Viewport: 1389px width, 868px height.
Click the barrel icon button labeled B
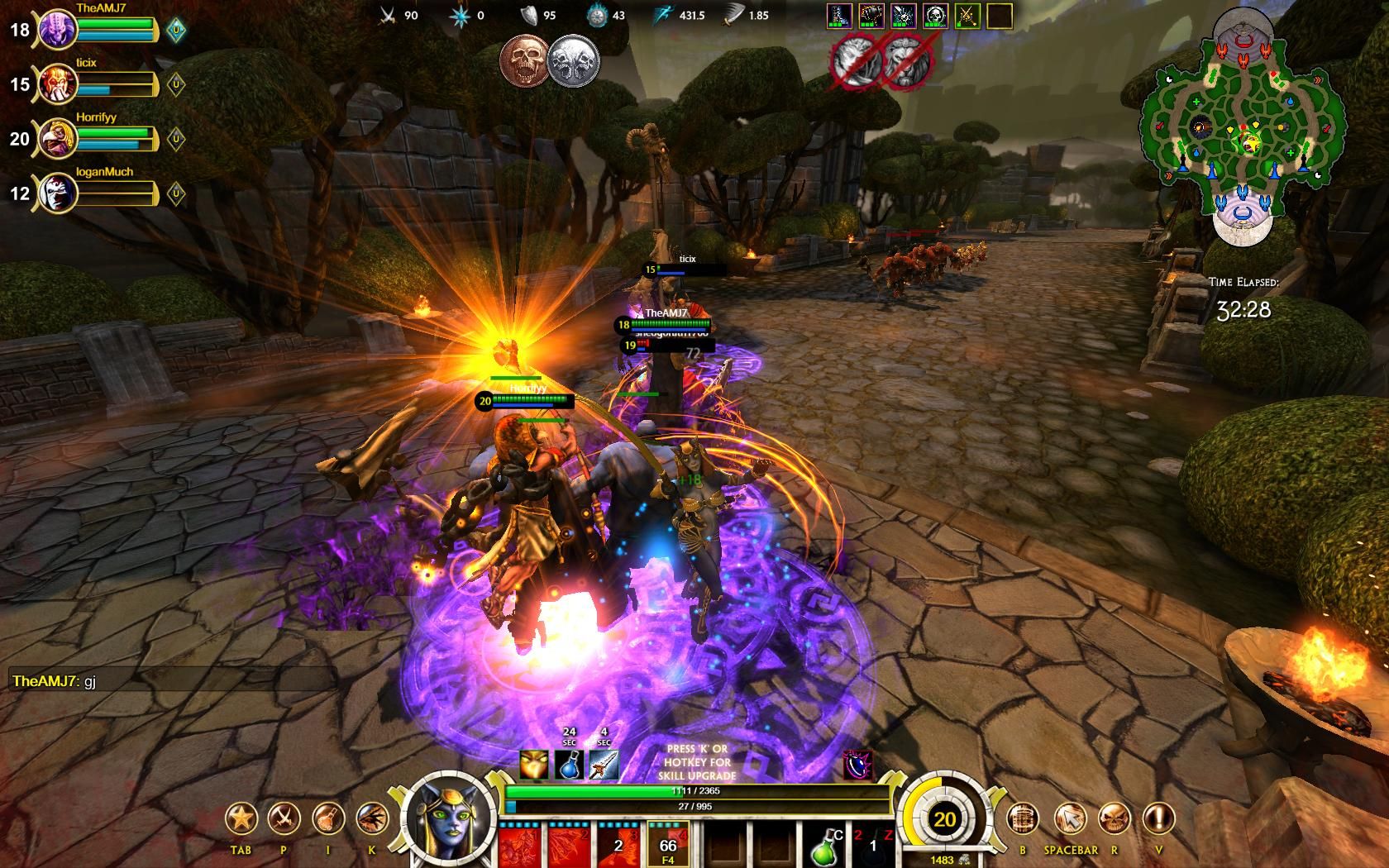1023,818
